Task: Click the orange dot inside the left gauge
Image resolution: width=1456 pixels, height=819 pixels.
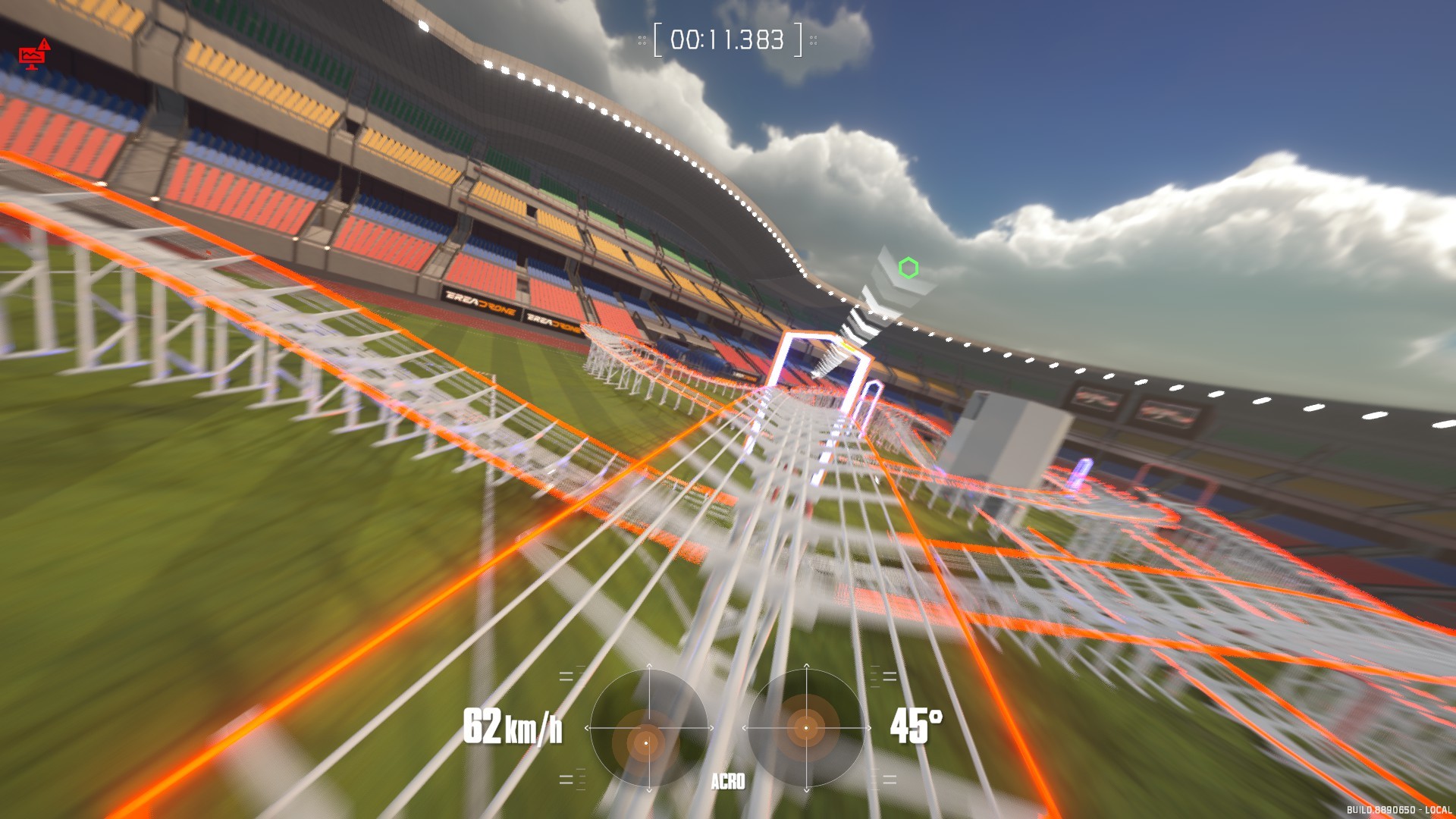Action: tap(645, 742)
